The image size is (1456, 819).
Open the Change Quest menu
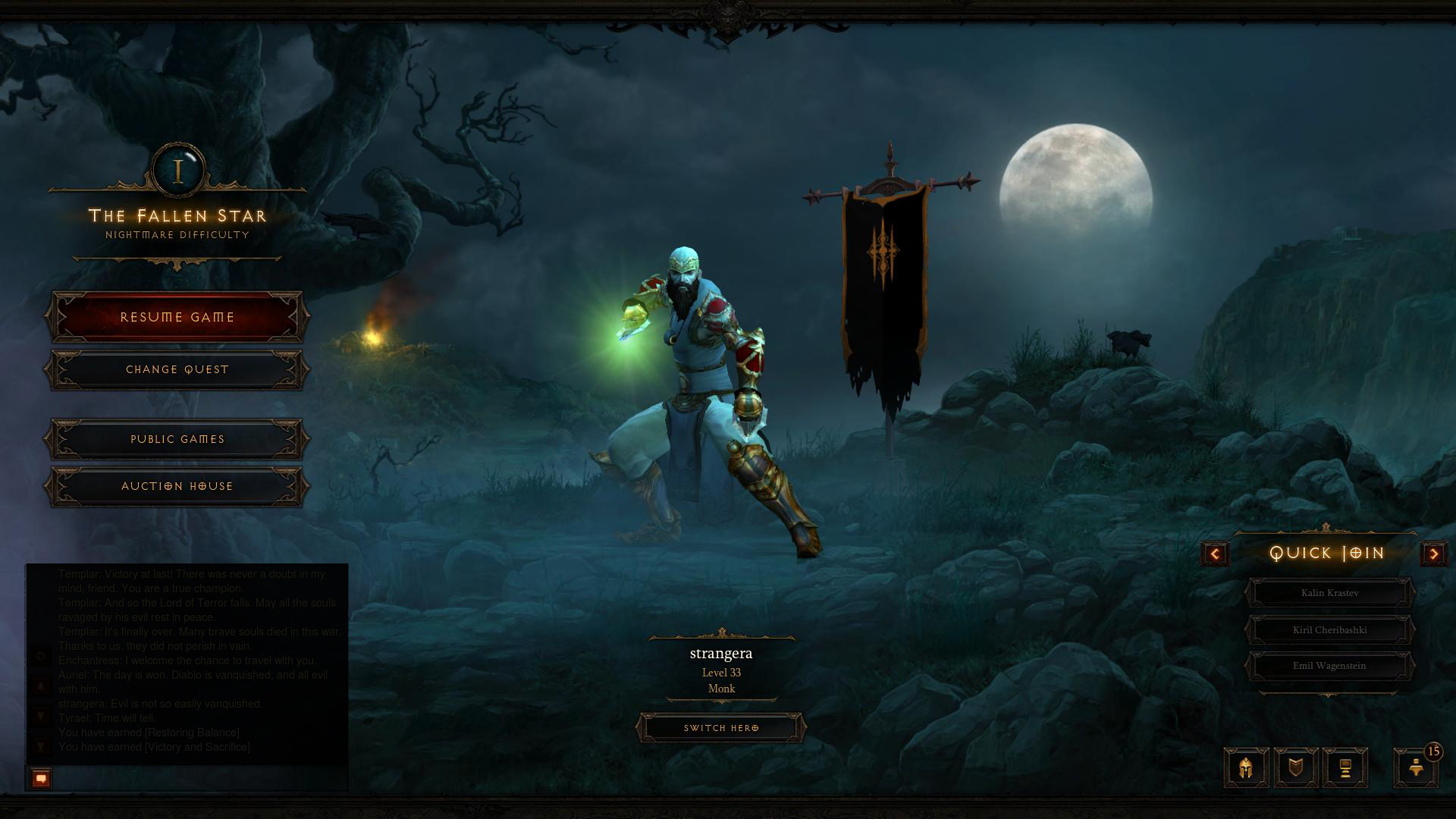click(177, 369)
